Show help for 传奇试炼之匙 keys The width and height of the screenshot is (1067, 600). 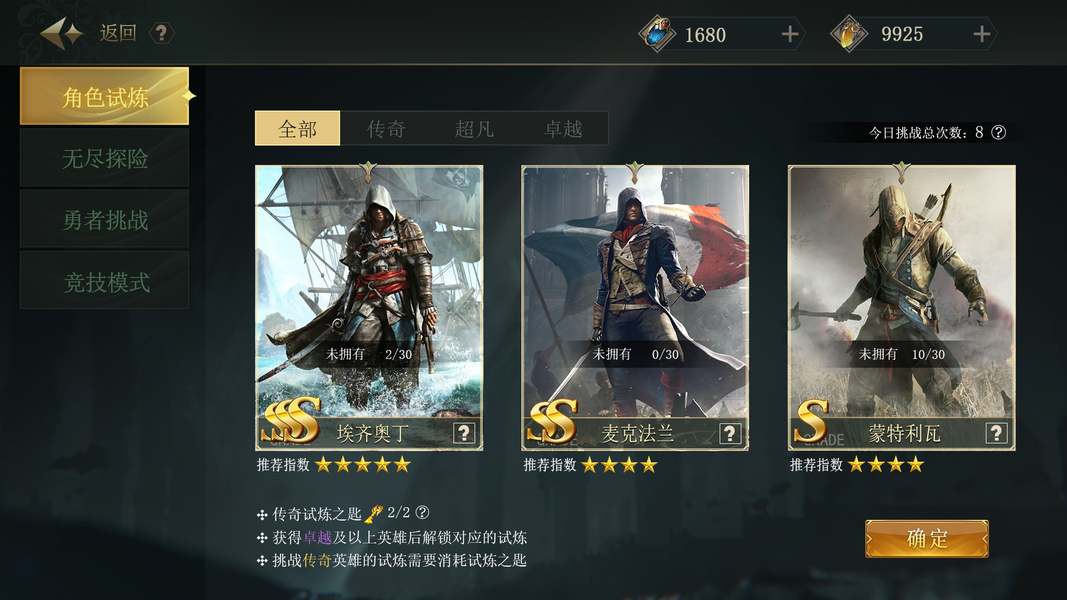[x=423, y=513]
